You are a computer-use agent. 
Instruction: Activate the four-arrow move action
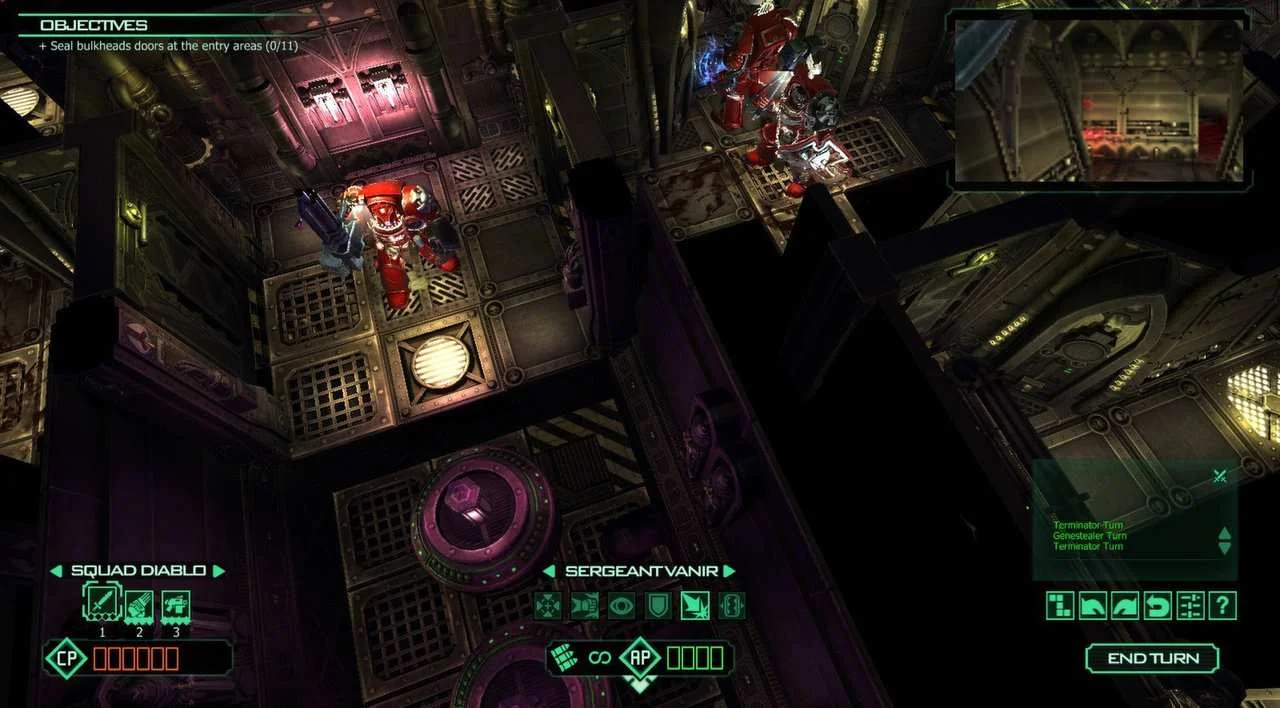[548, 605]
